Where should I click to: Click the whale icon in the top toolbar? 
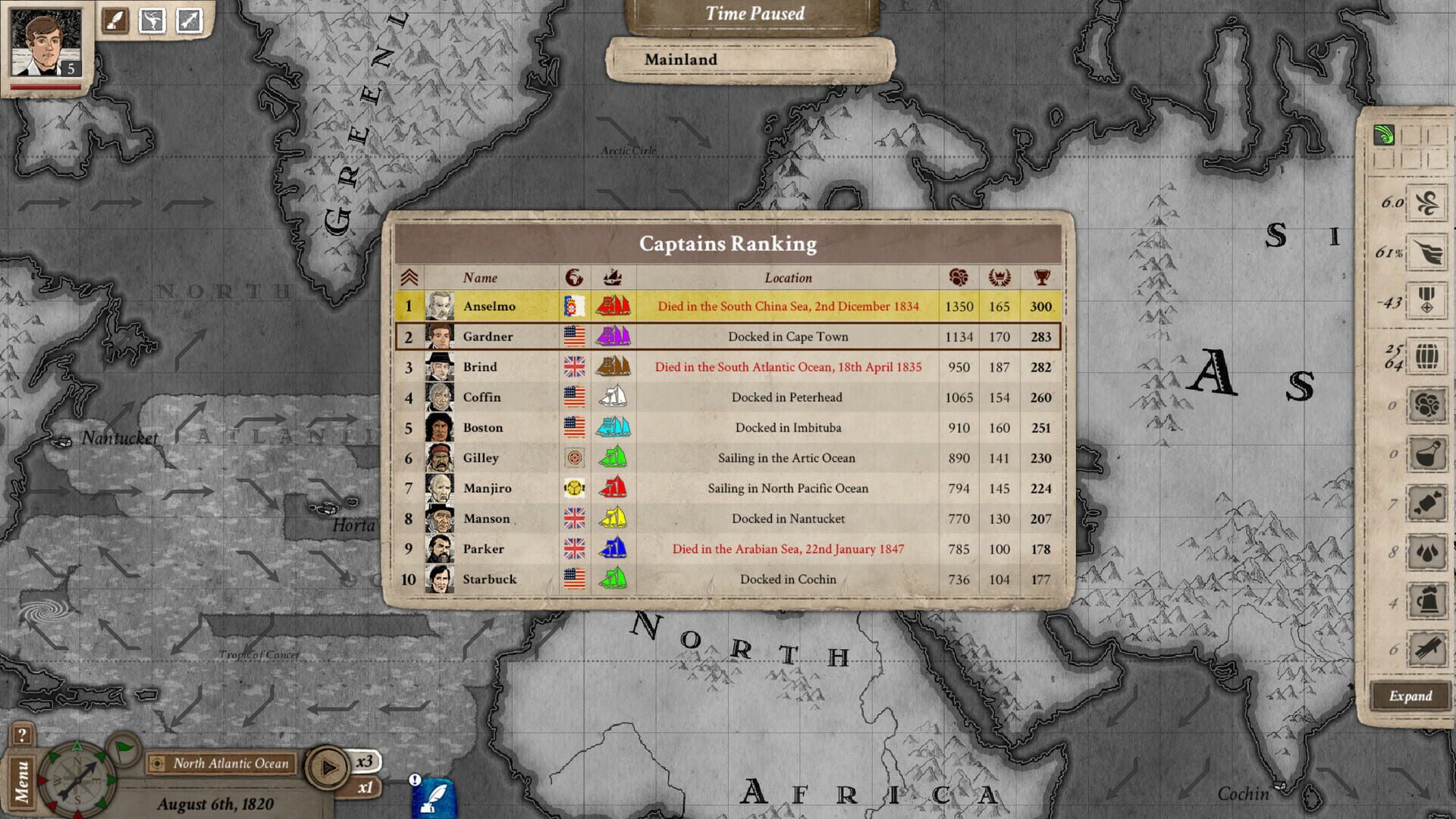coord(152,20)
